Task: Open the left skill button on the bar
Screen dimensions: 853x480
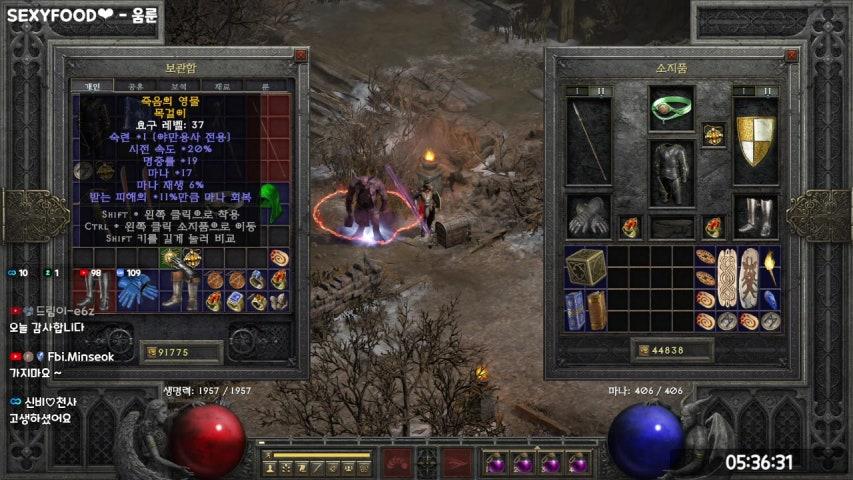Action: pyautogui.click(x=398, y=463)
